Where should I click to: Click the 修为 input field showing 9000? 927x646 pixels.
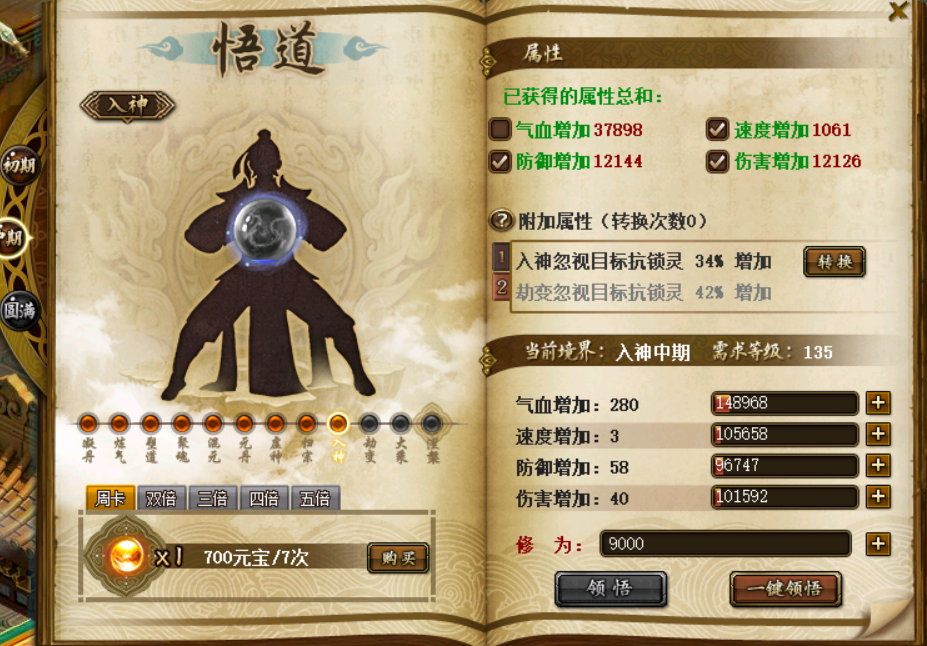(x=725, y=543)
